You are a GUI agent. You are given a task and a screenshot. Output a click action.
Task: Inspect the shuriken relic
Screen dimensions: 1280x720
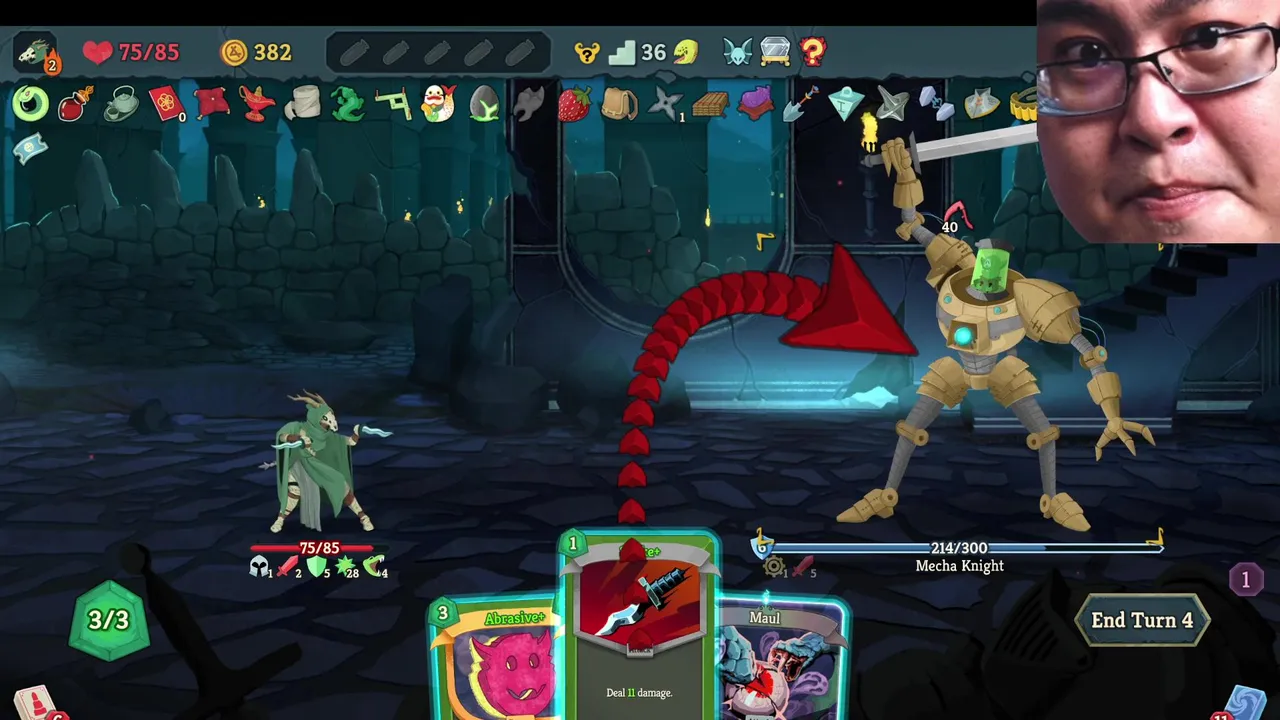pyautogui.click(x=665, y=104)
